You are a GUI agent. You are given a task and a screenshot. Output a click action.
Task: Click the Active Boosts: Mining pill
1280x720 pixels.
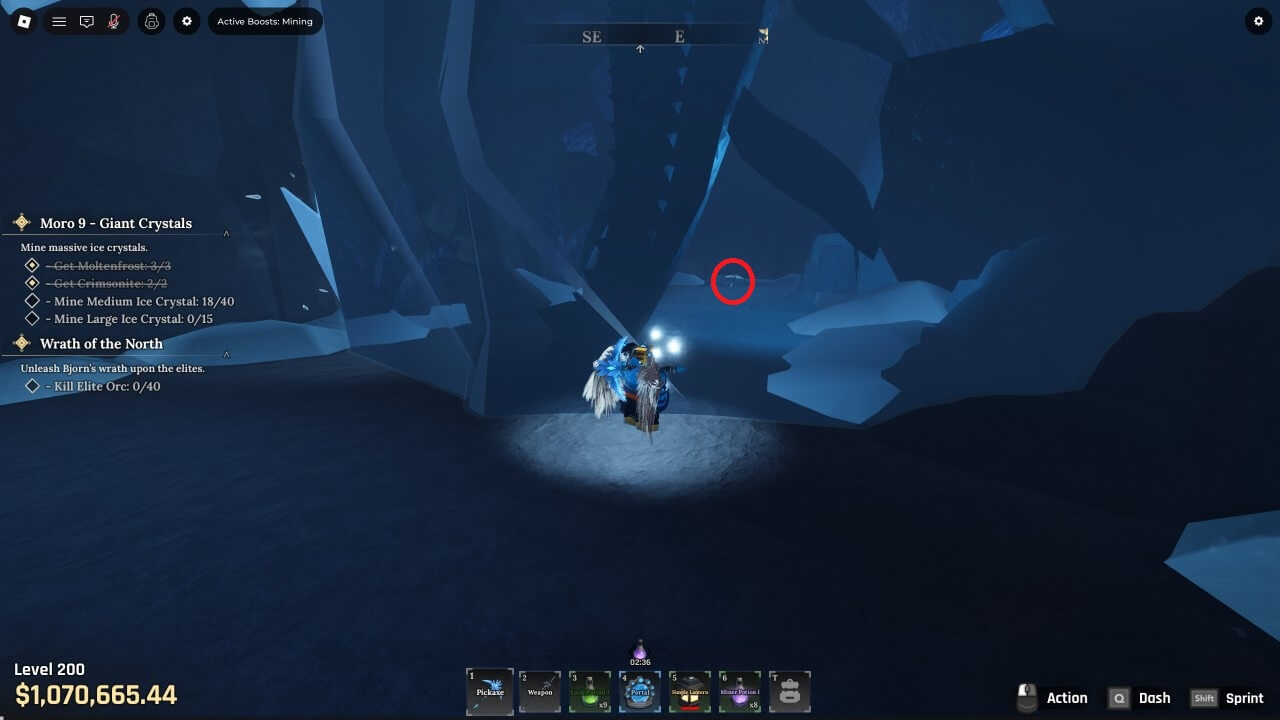(265, 21)
